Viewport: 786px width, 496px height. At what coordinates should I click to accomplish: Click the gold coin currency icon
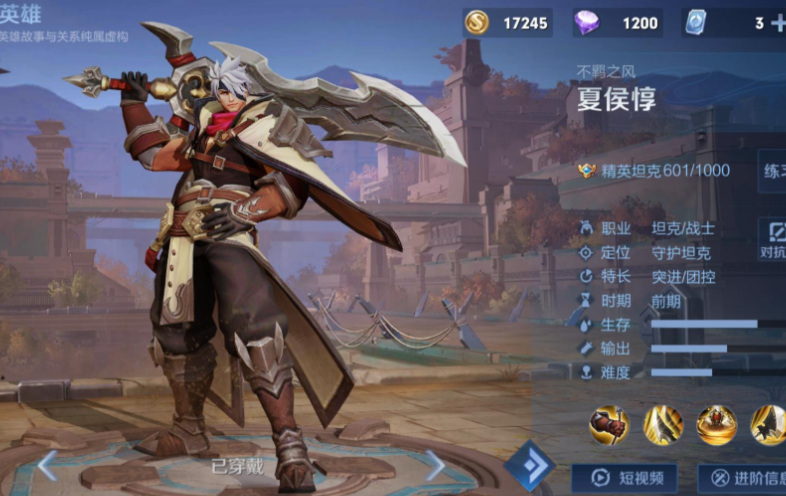[478, 23]
